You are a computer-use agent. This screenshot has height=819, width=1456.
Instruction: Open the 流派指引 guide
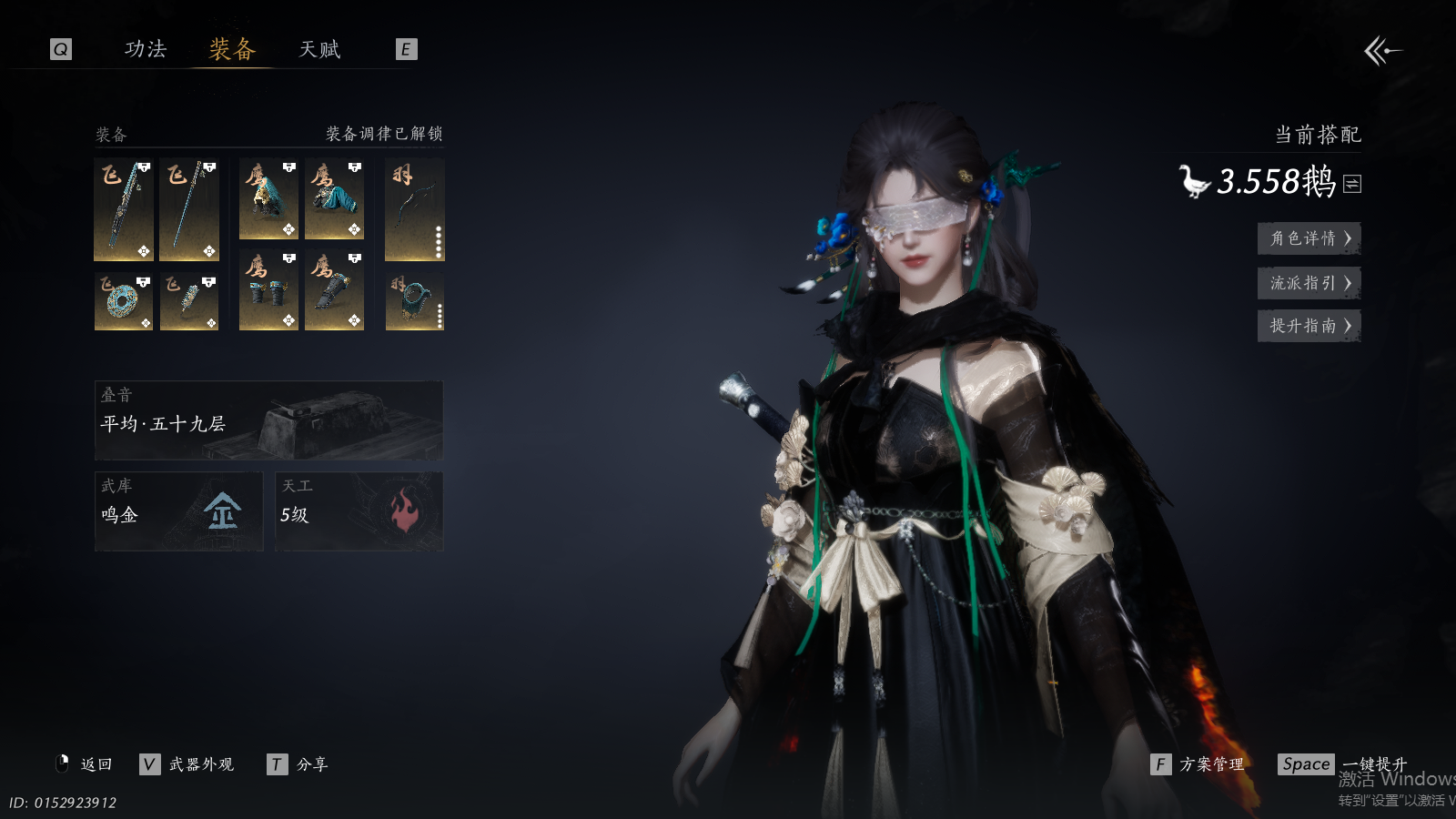pos(1309,283)
